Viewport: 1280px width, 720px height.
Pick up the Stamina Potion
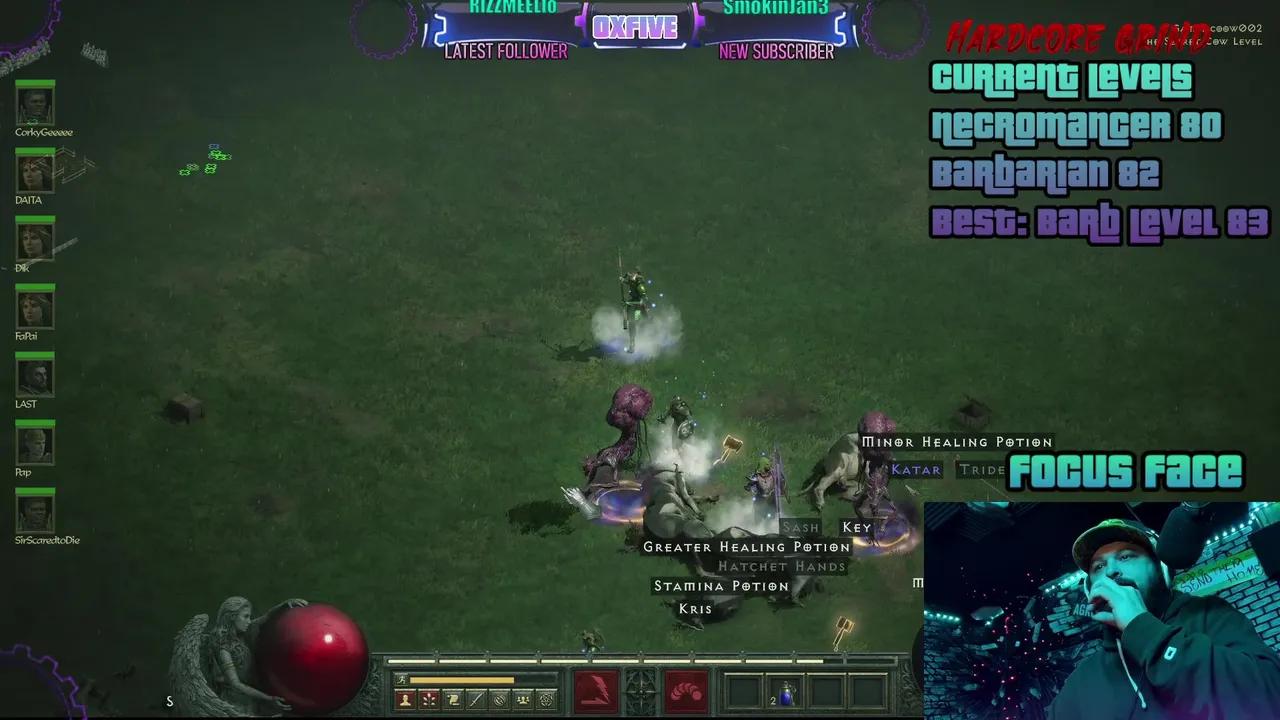tap(722, 585)
